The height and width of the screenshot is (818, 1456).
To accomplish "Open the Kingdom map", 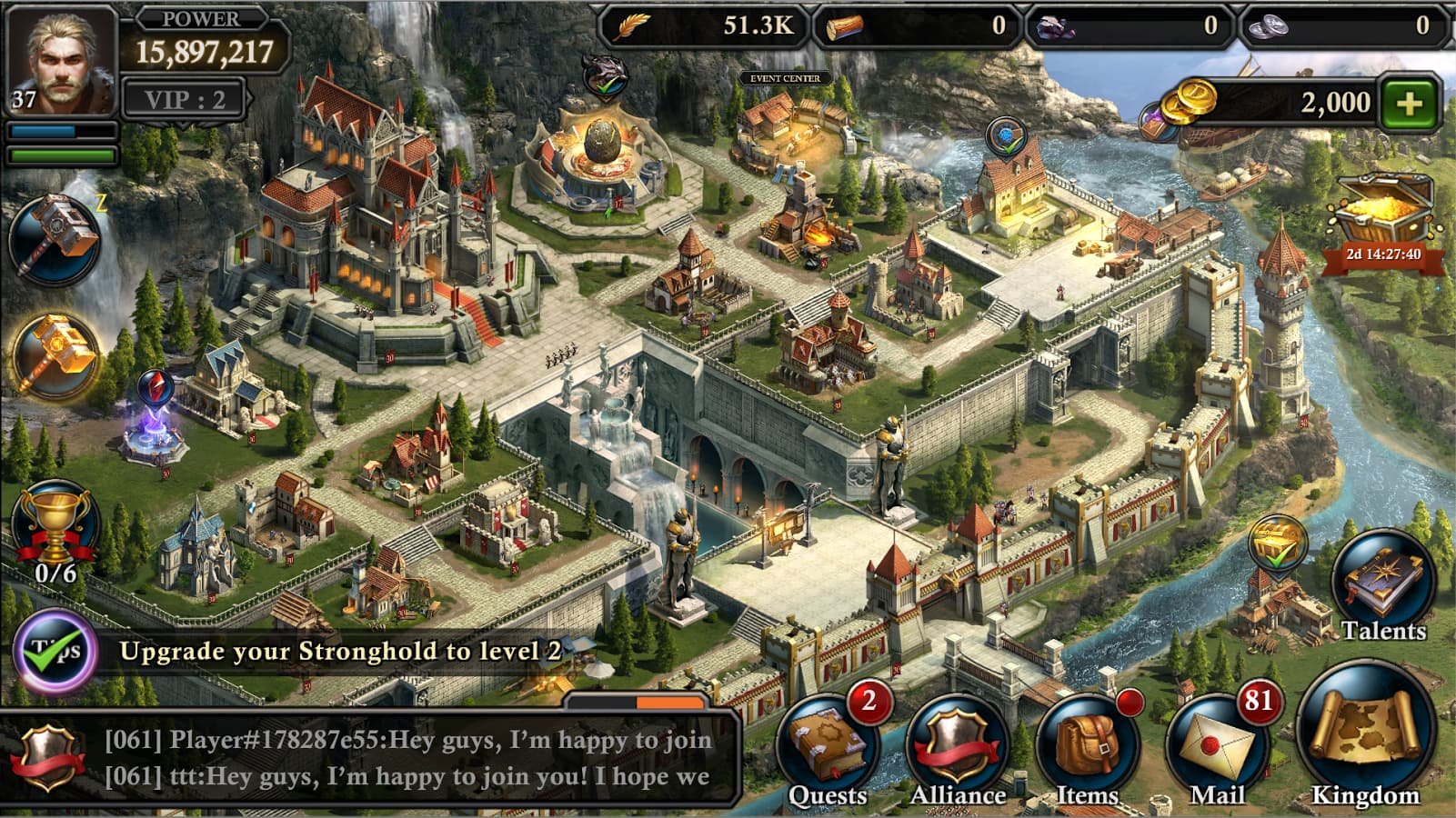I will (x=1364, y=736).
